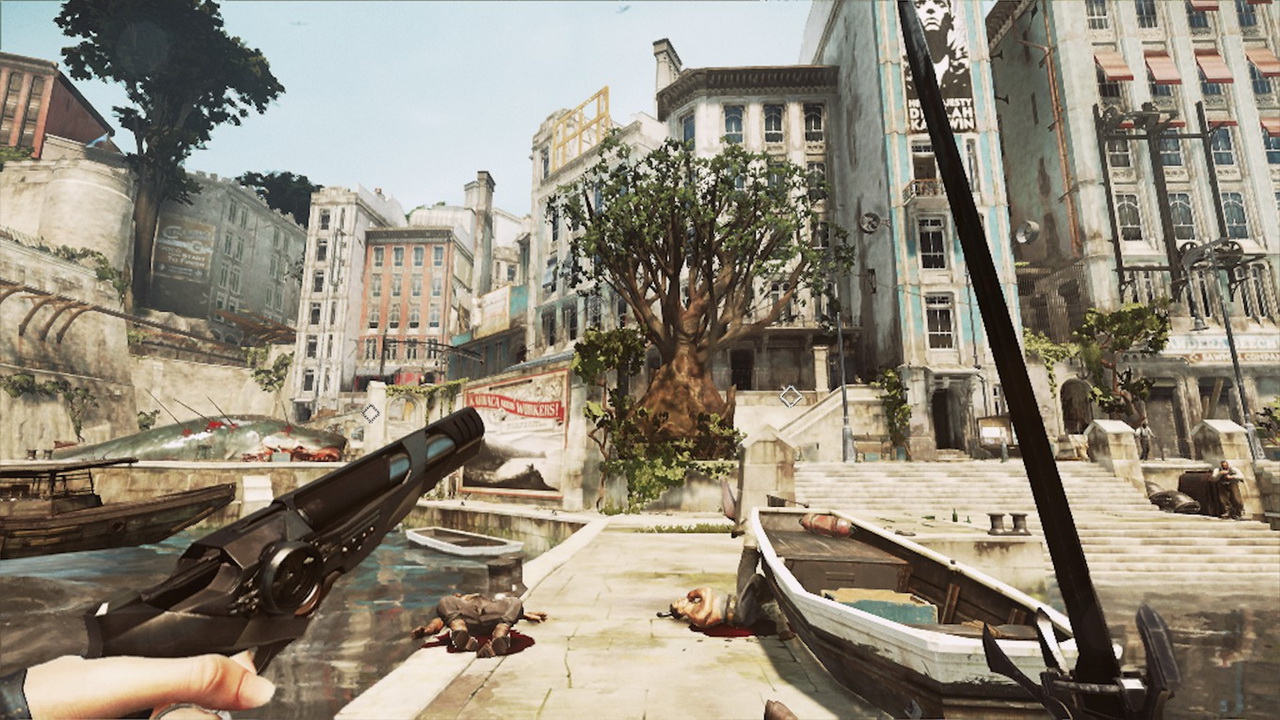The height and width of the screenshot is (720, 1280).
Task: Select the diamond objective marker left of the Workers poster
Action: 370,412
